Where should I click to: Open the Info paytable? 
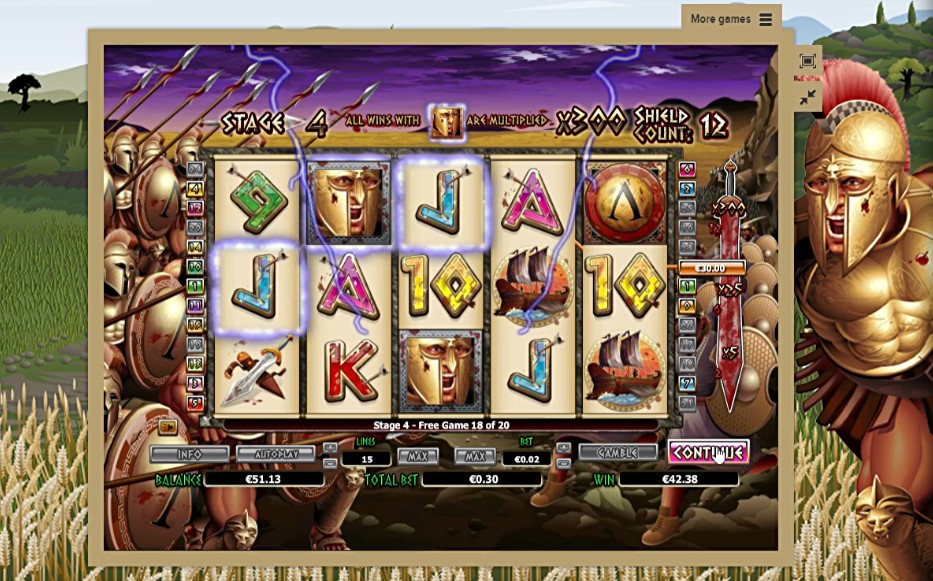pos(189,454)
